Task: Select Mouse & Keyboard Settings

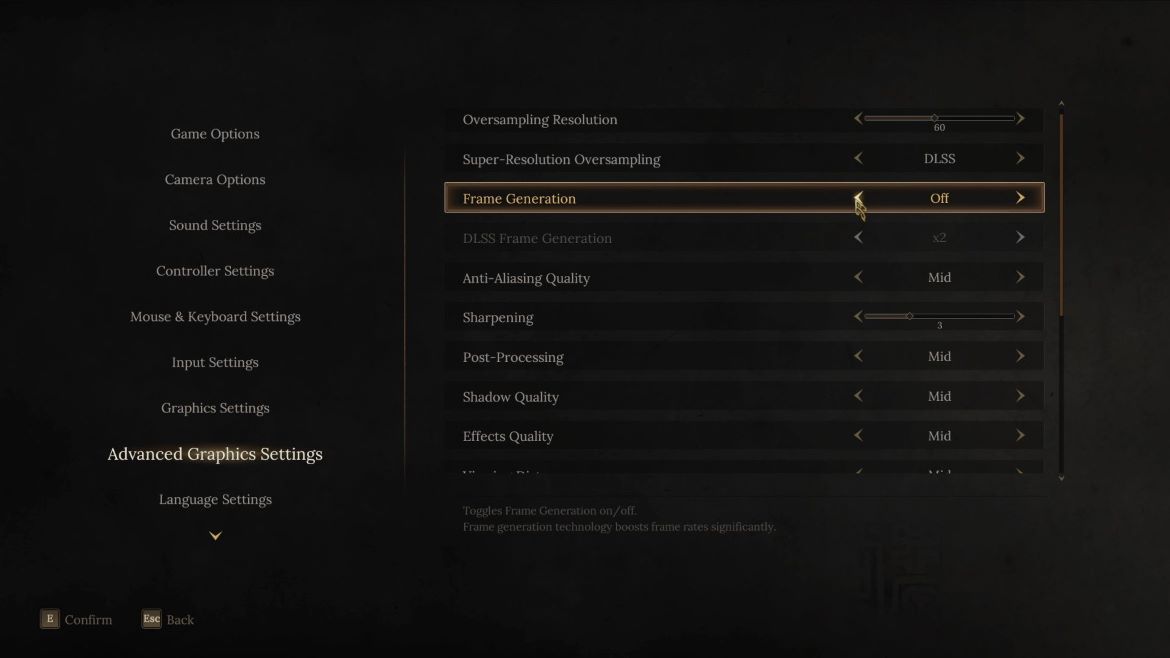Action: pyautogui.click(x=215, y=317)
